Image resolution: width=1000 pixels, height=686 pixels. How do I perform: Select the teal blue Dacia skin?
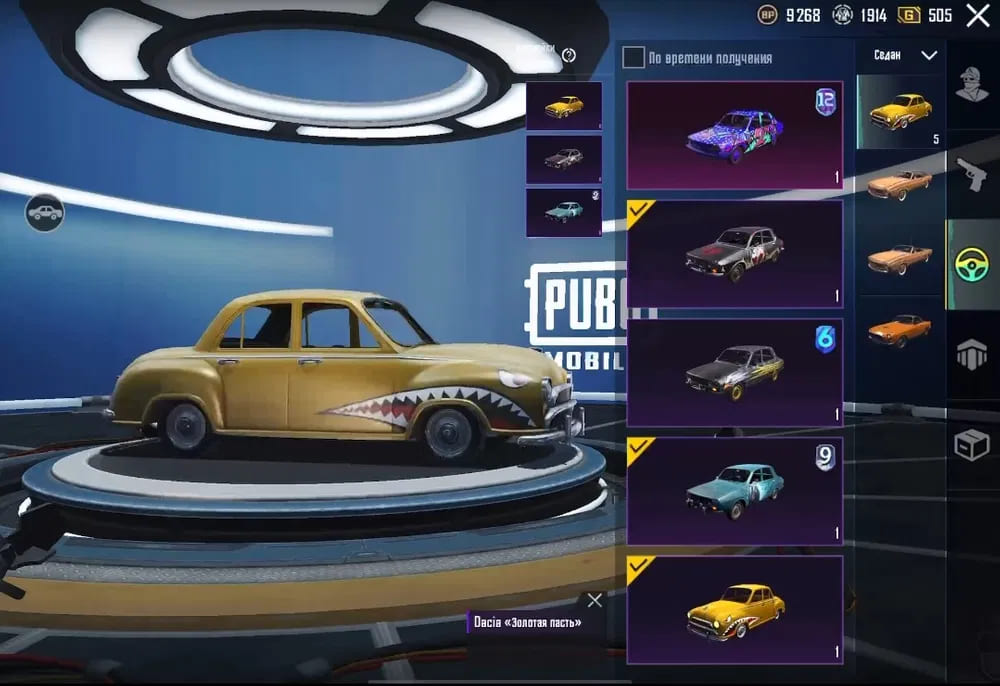tap(735, 490)
